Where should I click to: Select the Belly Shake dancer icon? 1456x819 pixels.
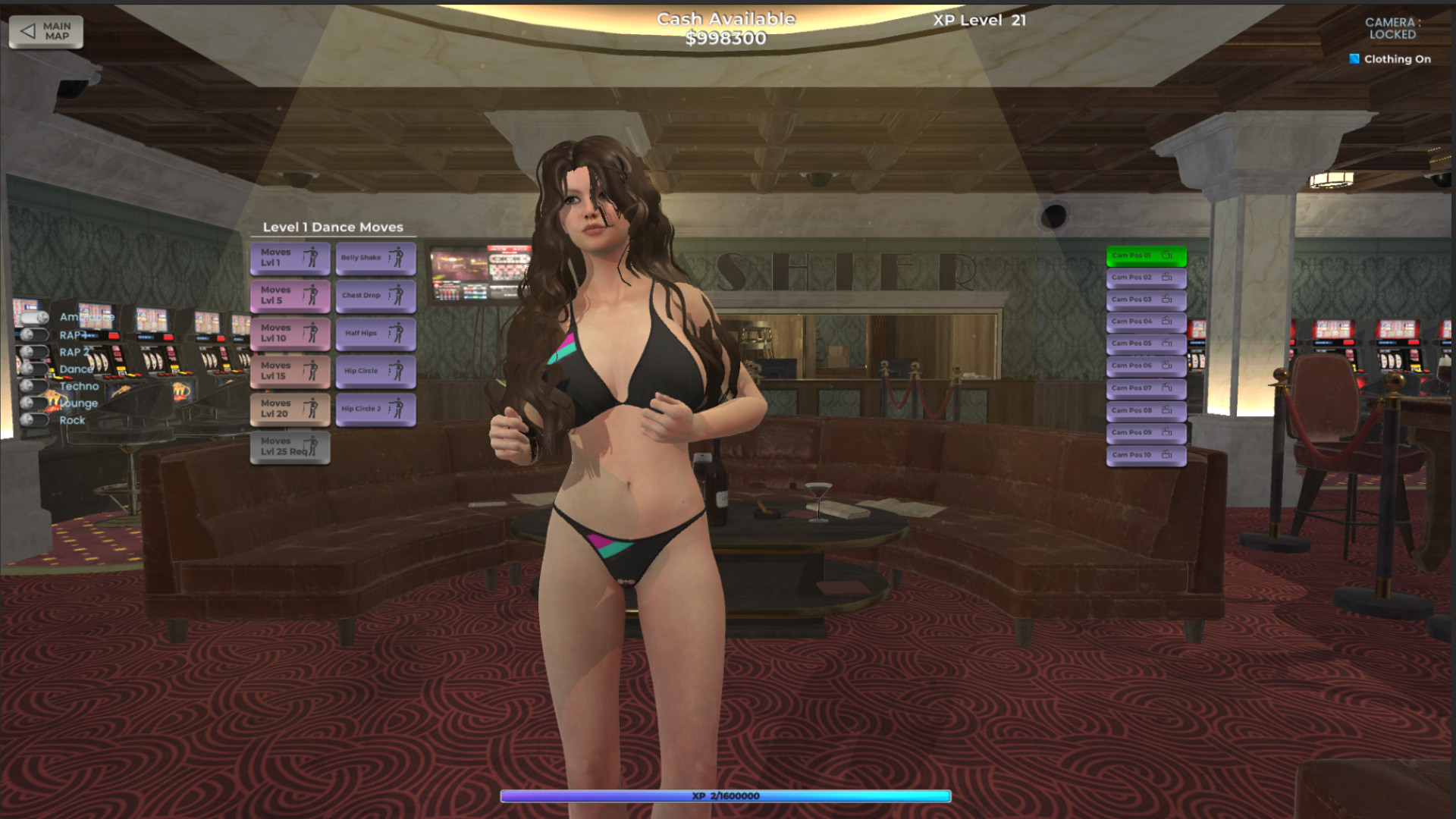point(395,258)
